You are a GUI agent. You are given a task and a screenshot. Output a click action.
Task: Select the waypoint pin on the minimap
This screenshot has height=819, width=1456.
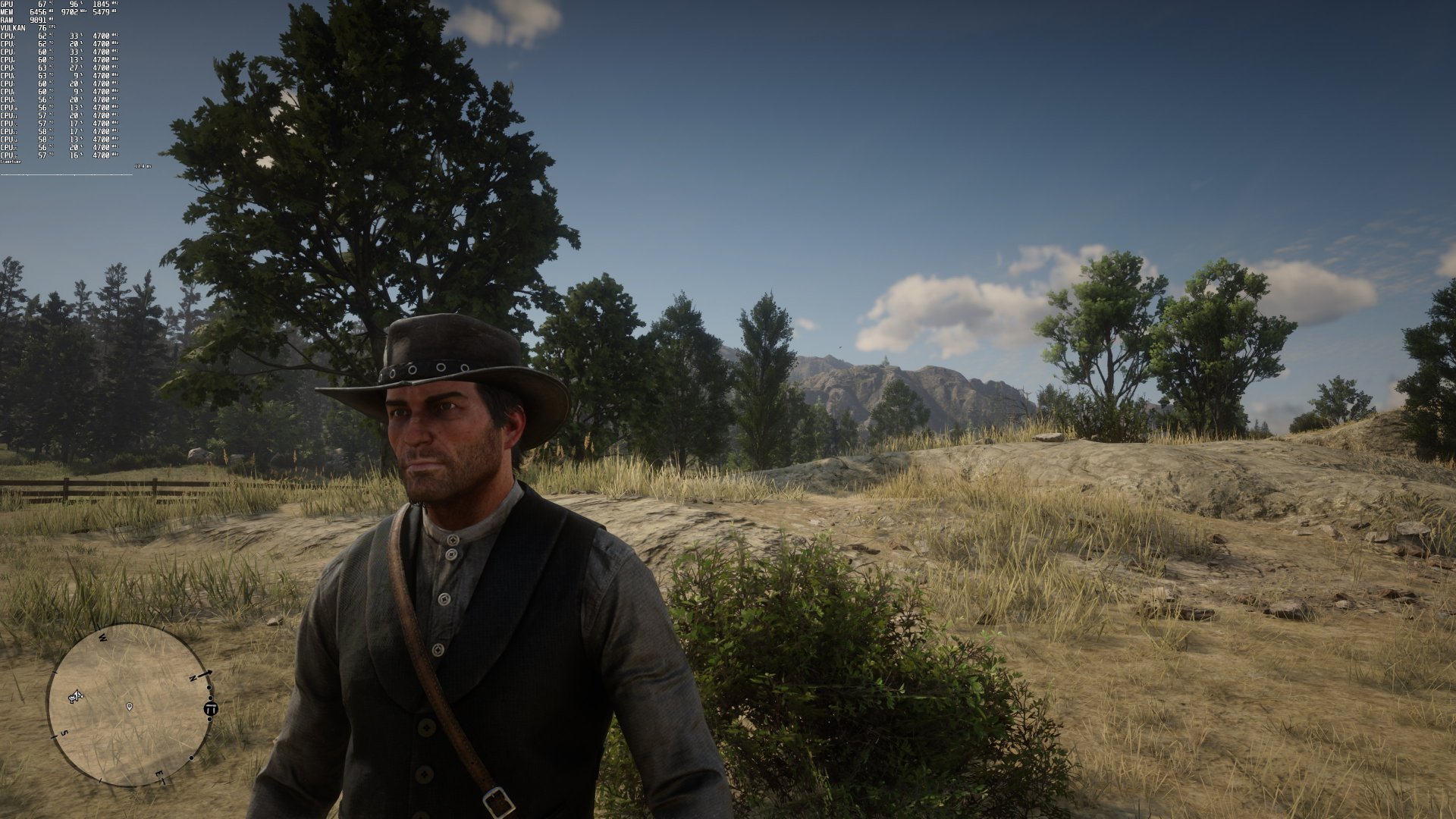point(130,708)
